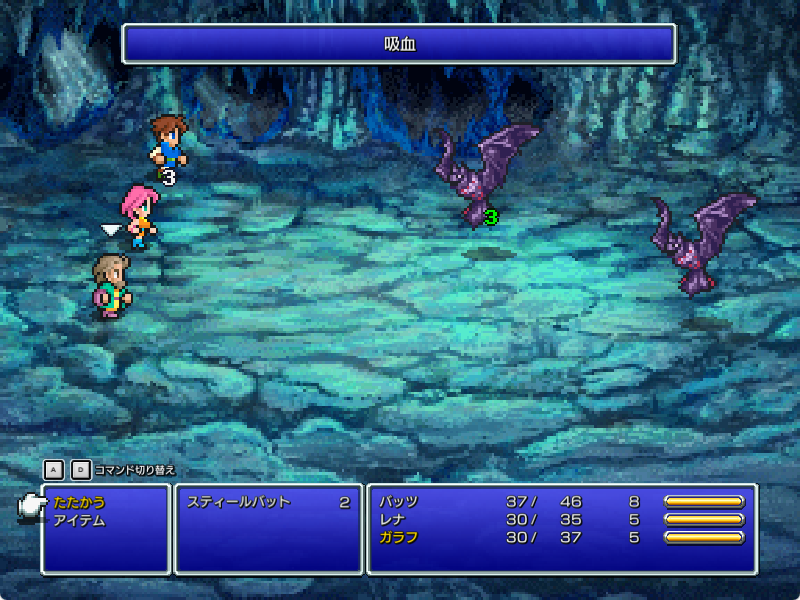The width and height of the screenshot is (800, 600).
Task: Pick レナ's party status row
Action: [560, 520]
